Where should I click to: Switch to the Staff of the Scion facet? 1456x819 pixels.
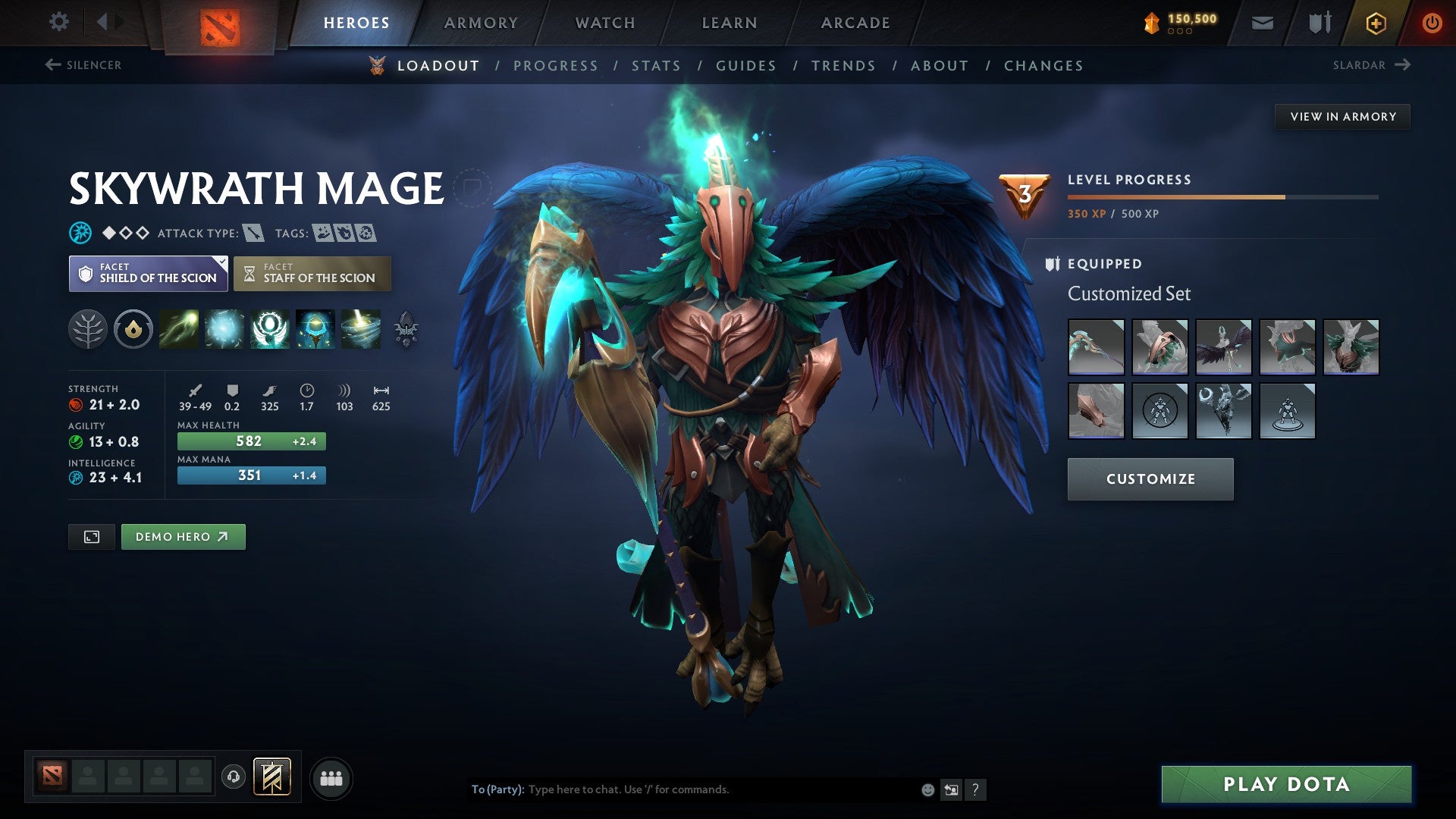tap(312, 273)
